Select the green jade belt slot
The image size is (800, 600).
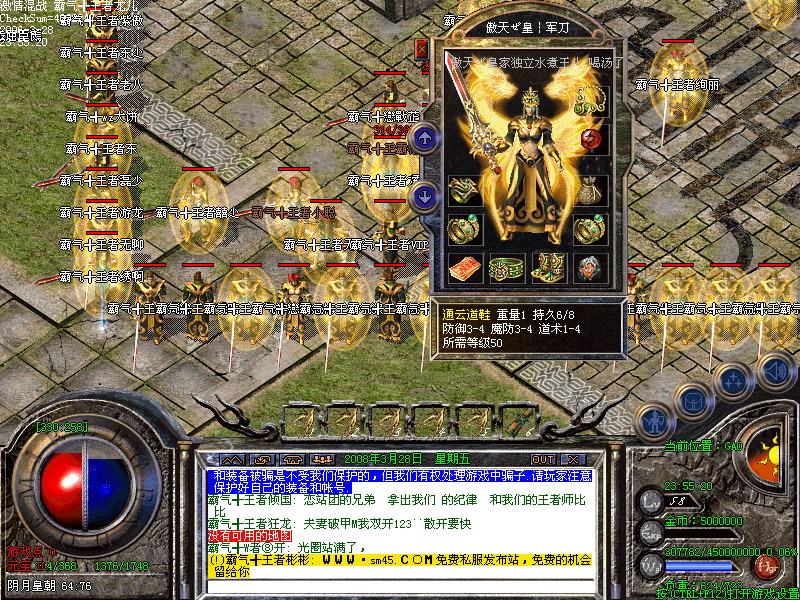(505, 267)
